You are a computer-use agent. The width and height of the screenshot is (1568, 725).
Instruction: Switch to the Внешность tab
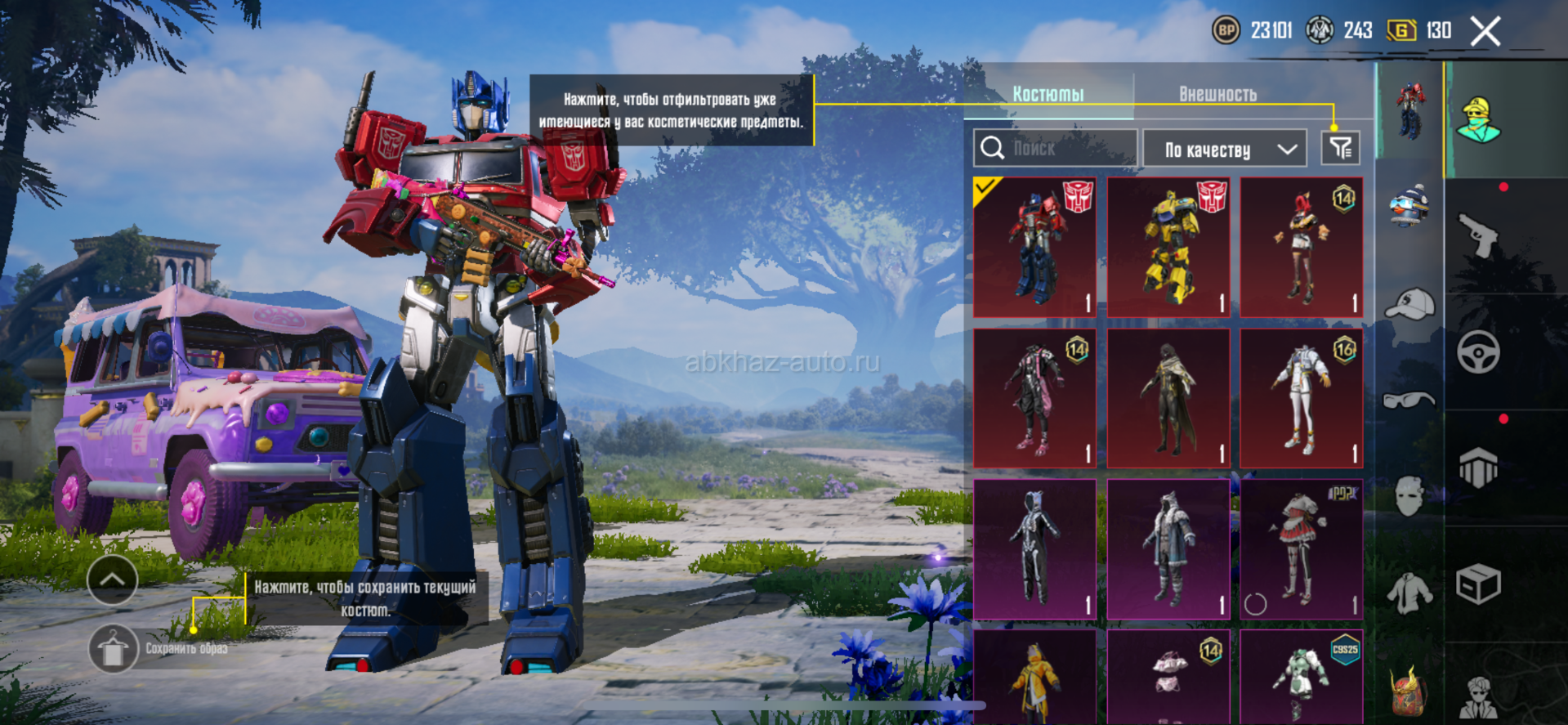(x=1217, y=95)
